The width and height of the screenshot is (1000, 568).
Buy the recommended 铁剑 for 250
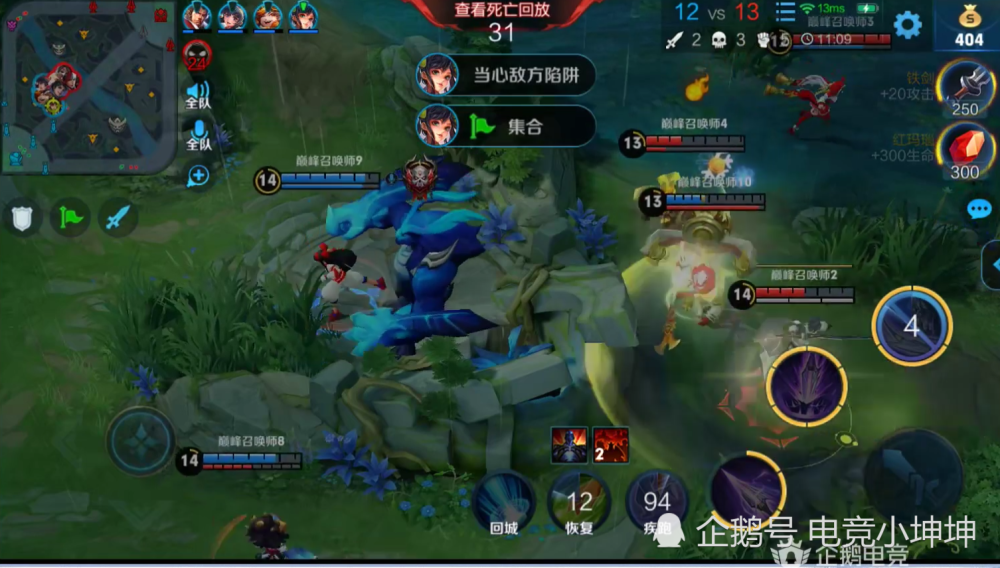click(965, 90)
